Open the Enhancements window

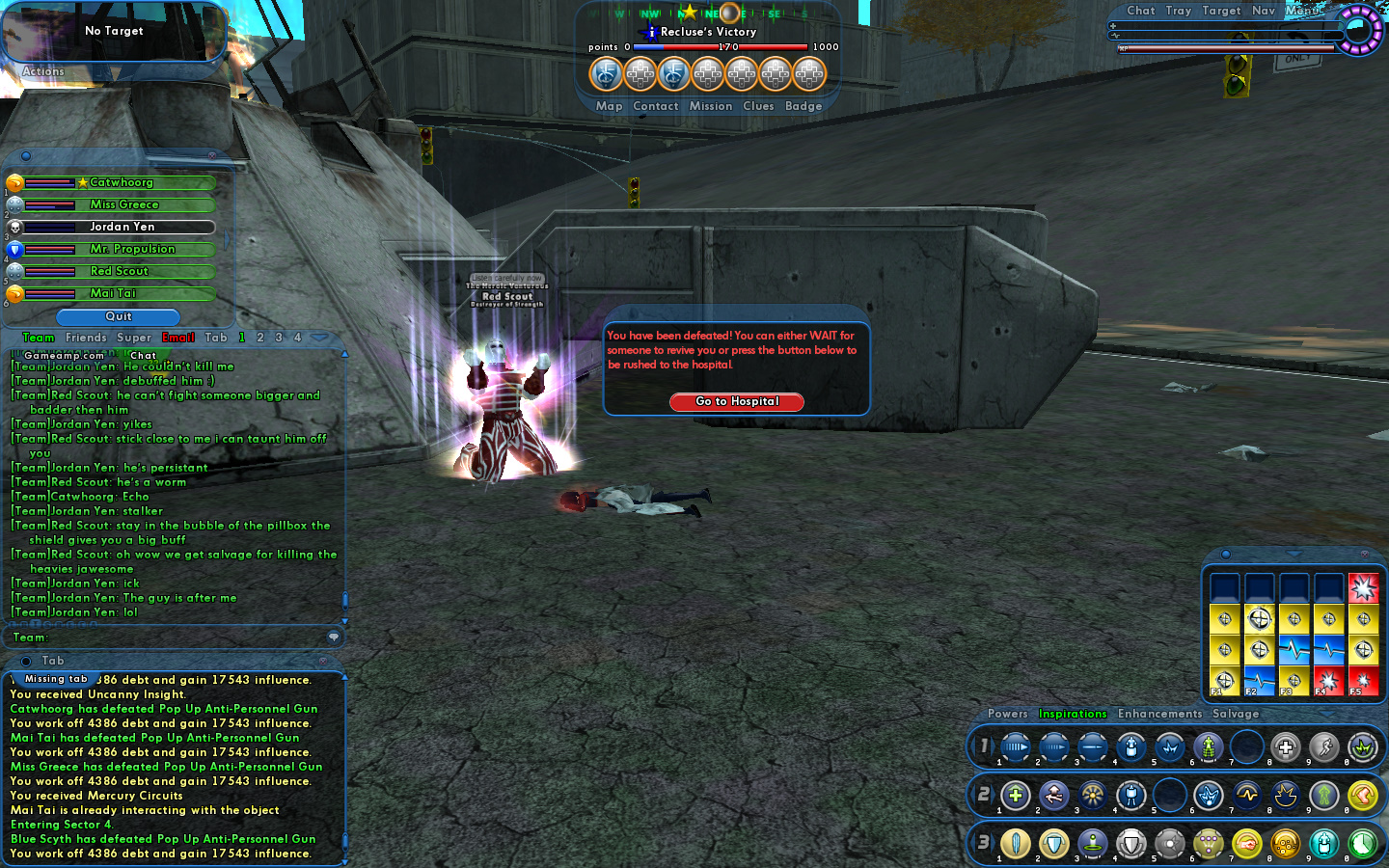tap(1159, 714)
